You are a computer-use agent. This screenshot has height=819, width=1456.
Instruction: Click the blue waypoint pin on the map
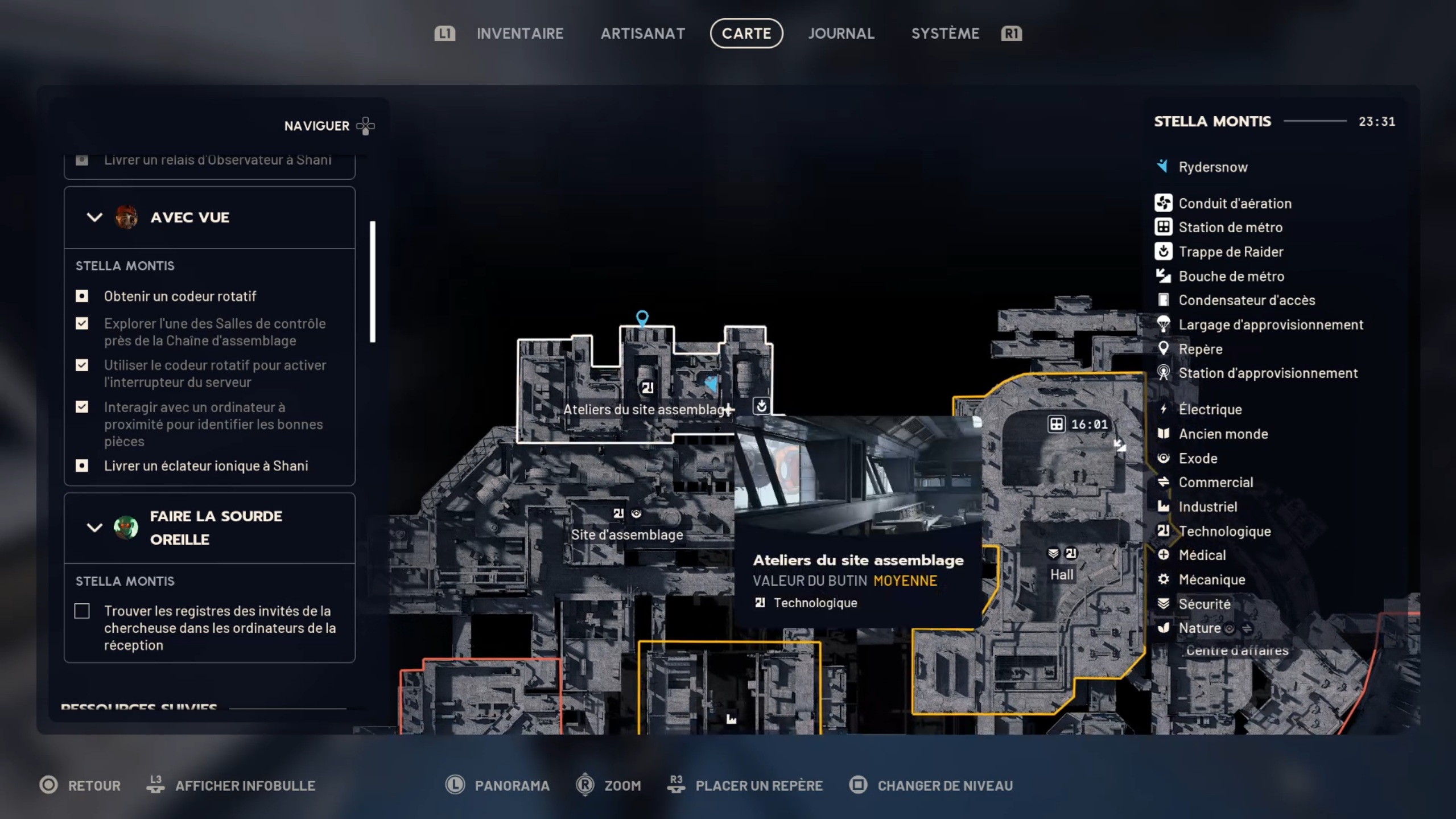tap(642, 318)
